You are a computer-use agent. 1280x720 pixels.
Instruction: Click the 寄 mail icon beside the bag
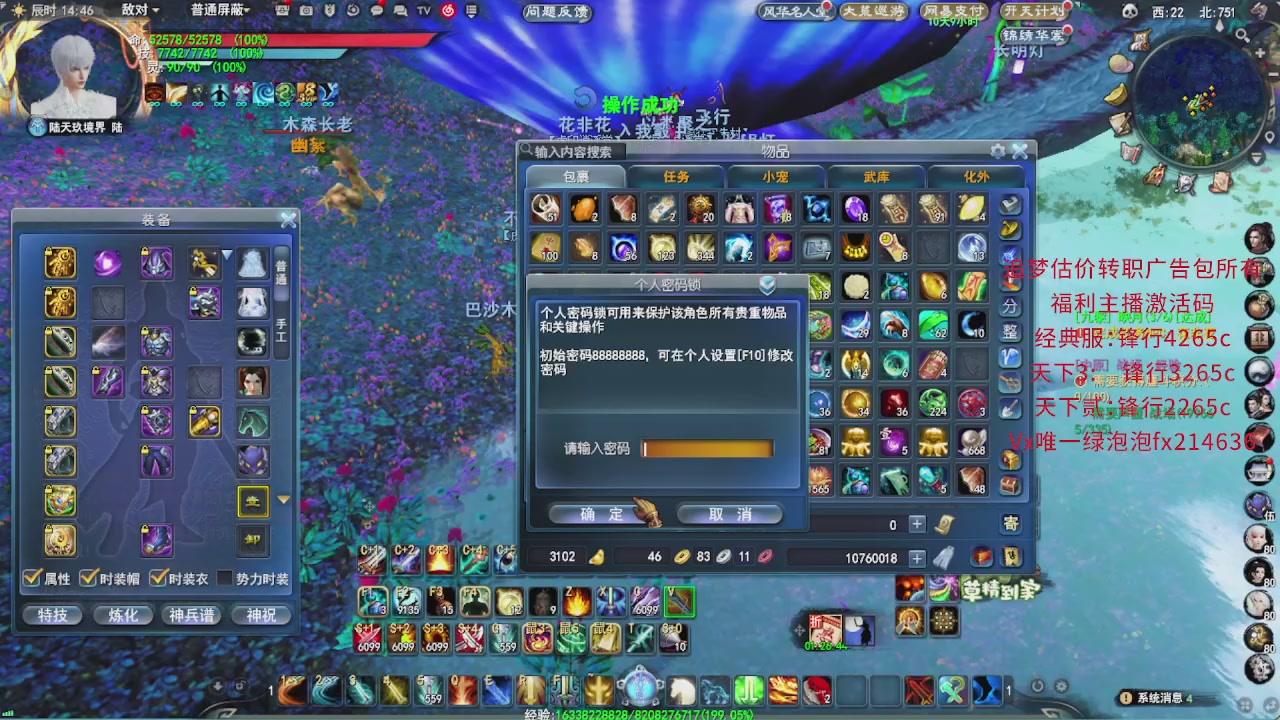[1011, 523]
